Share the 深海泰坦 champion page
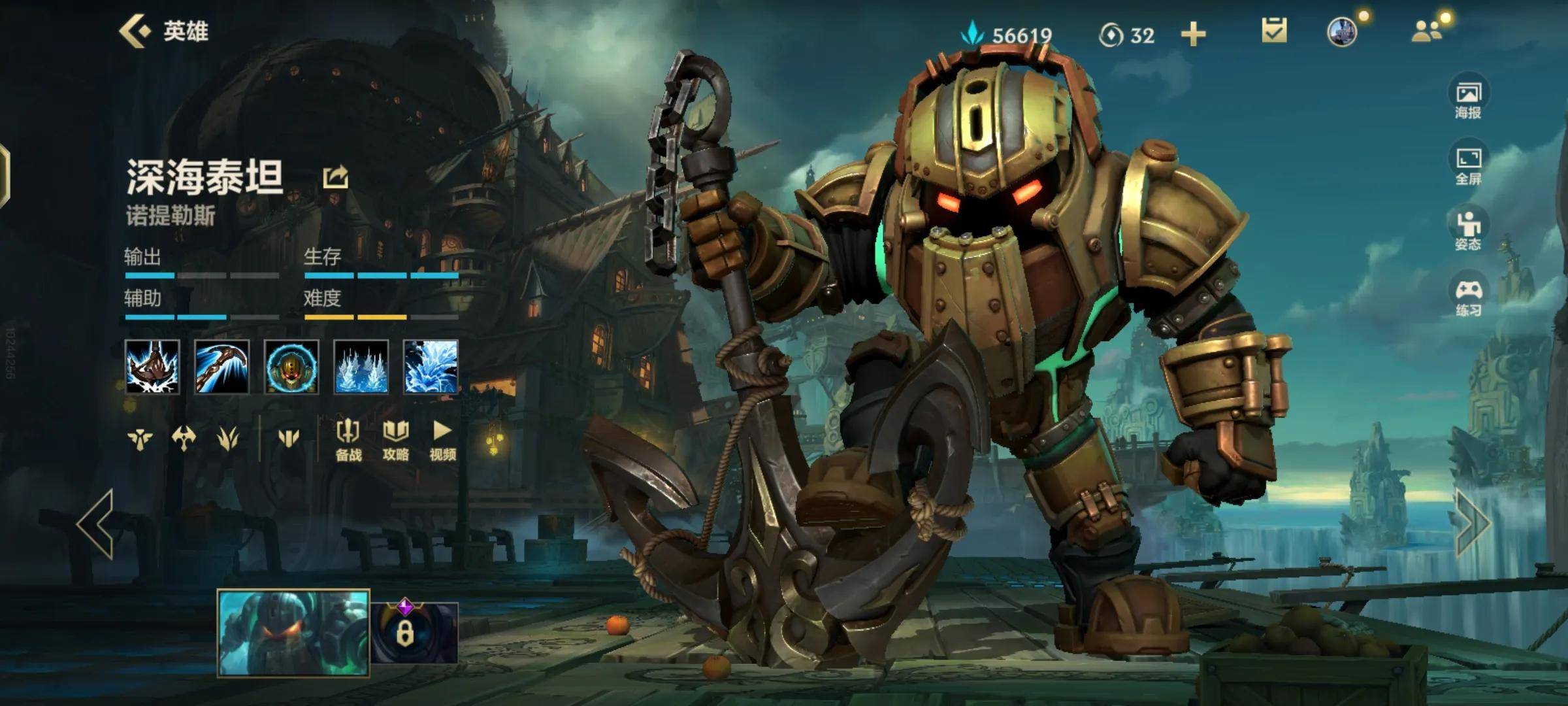This screenshot has height=706, width=1568. point(335,177)
